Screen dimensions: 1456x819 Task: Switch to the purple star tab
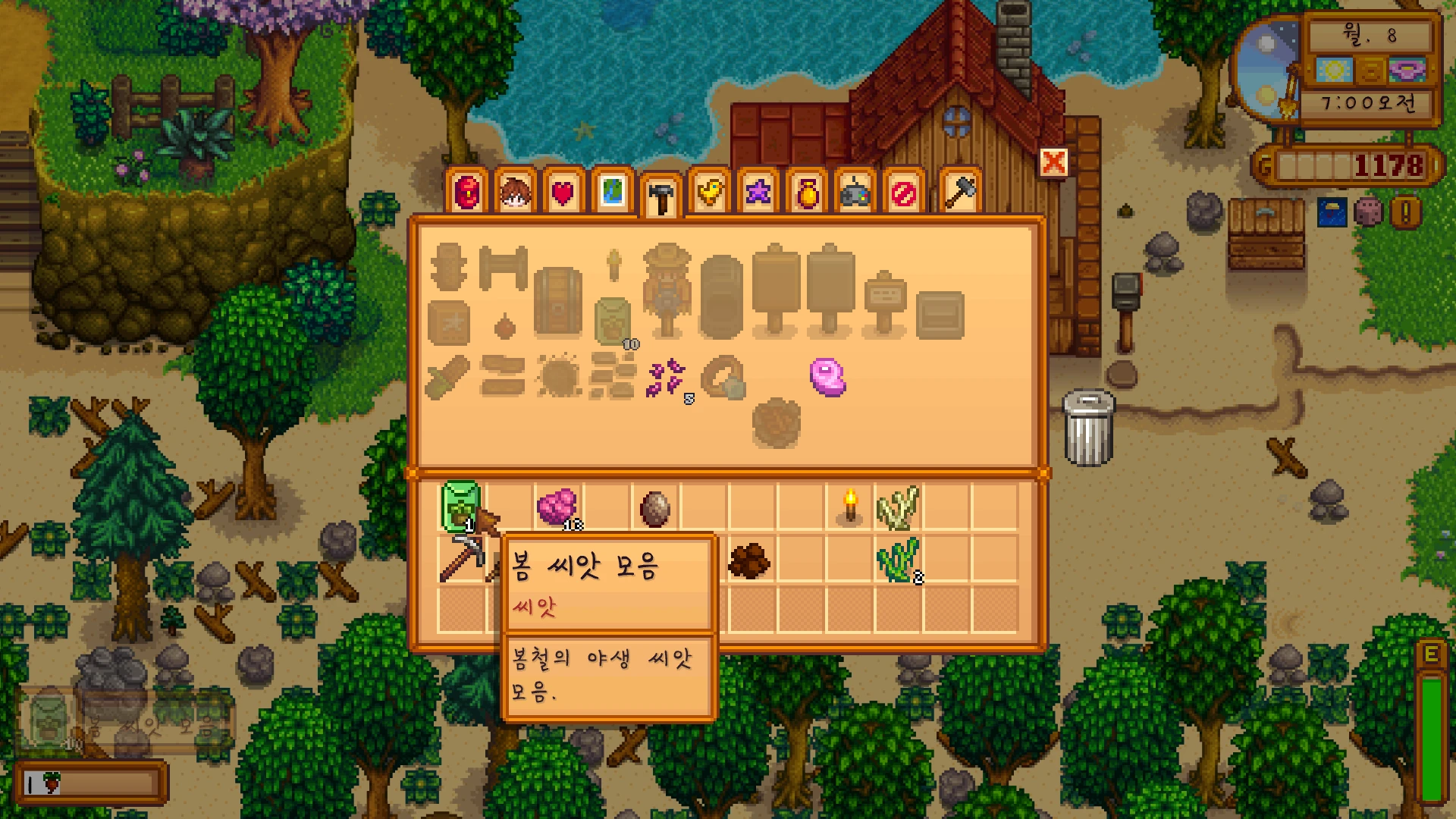coord(758,193)
